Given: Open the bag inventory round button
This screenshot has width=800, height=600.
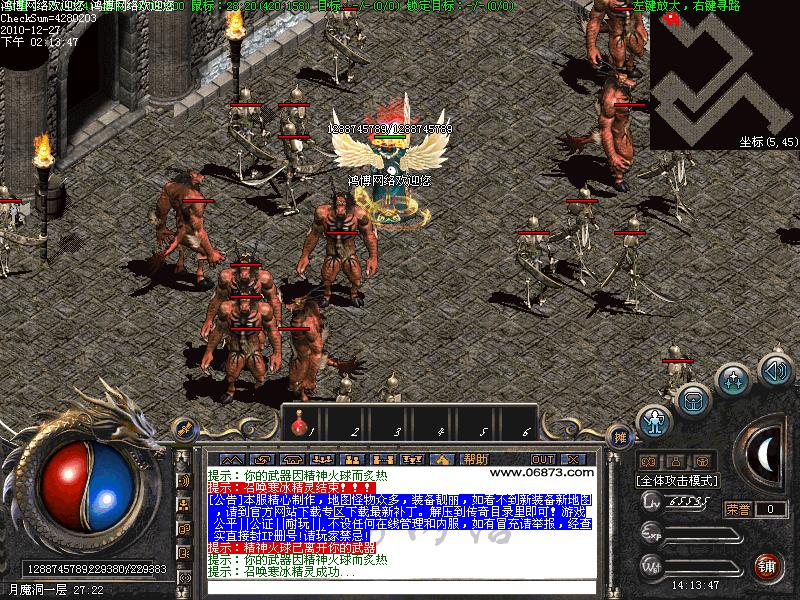Looking at the screenshot, I should point(693,401).
